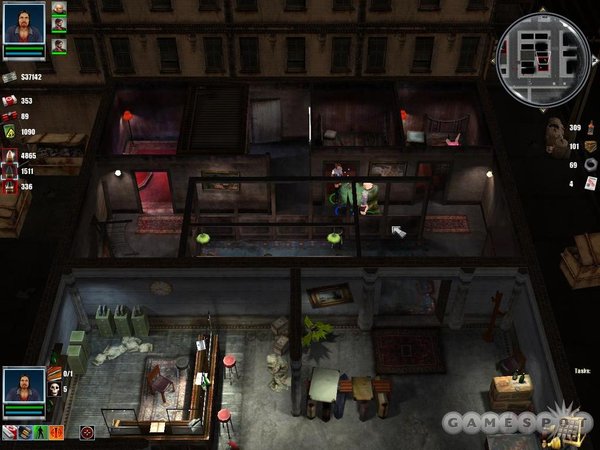
Task: Select the highlighted middle ammo type icon
Action: coord(9,171)
